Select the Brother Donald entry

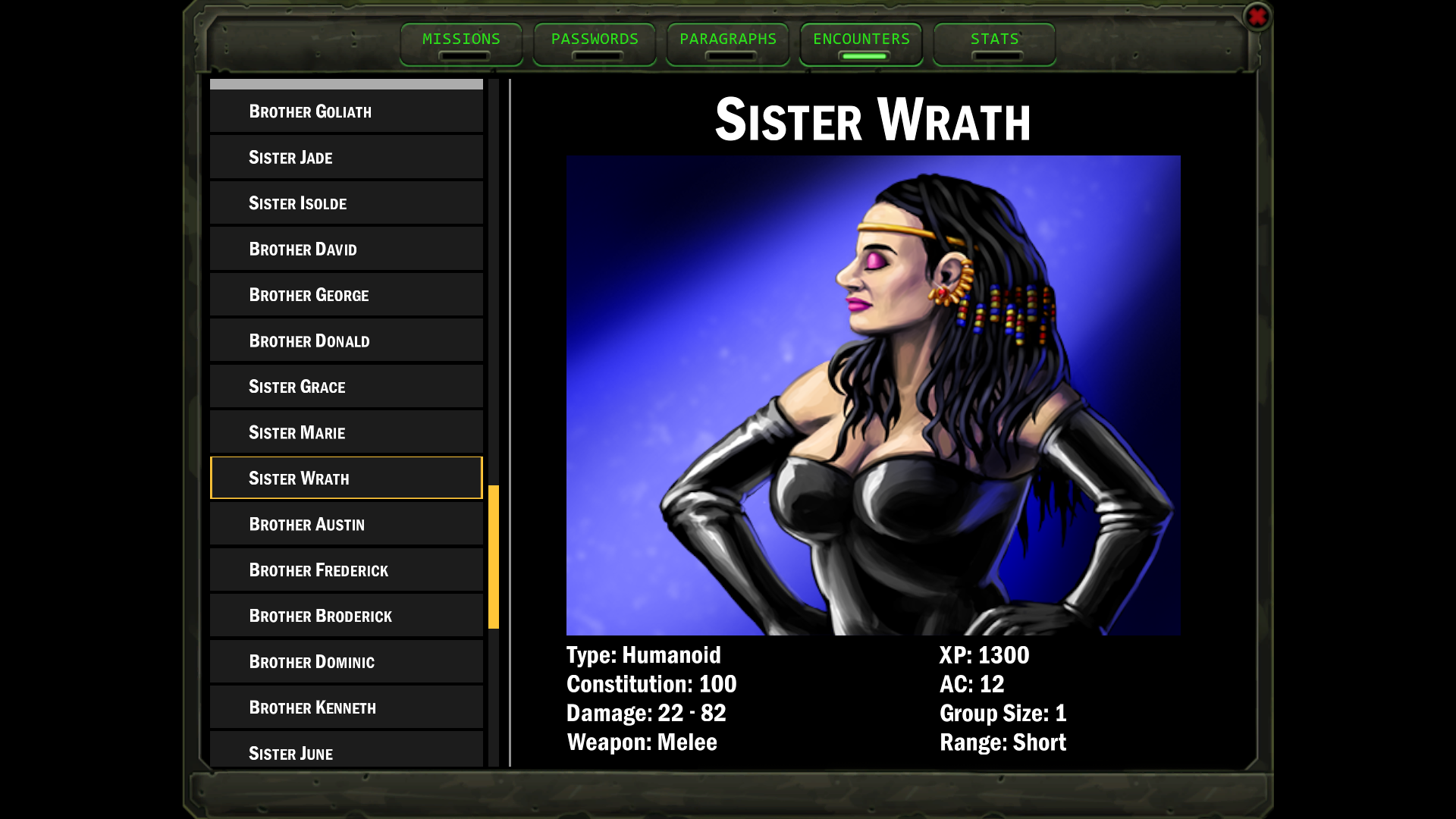[346, 340]
